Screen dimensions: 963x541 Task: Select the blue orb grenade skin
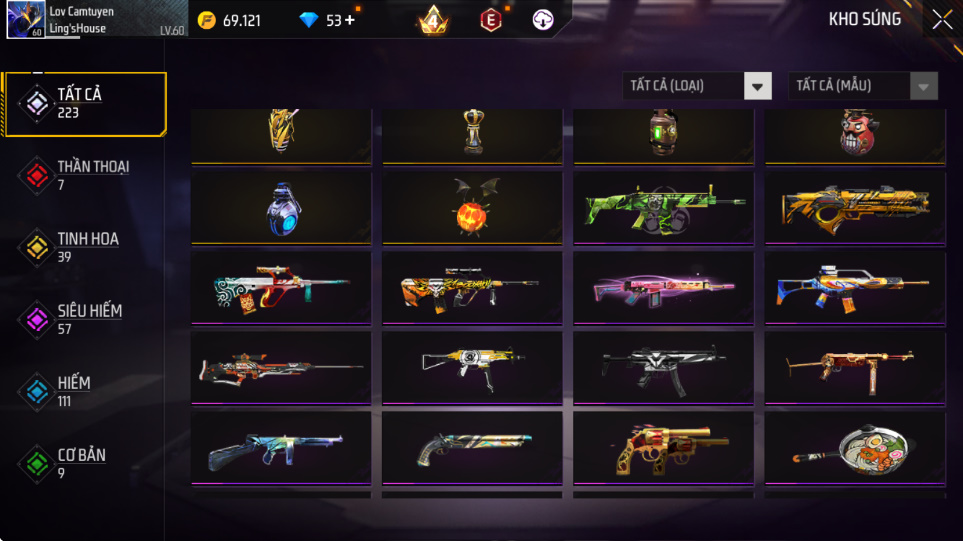(281, 208)
